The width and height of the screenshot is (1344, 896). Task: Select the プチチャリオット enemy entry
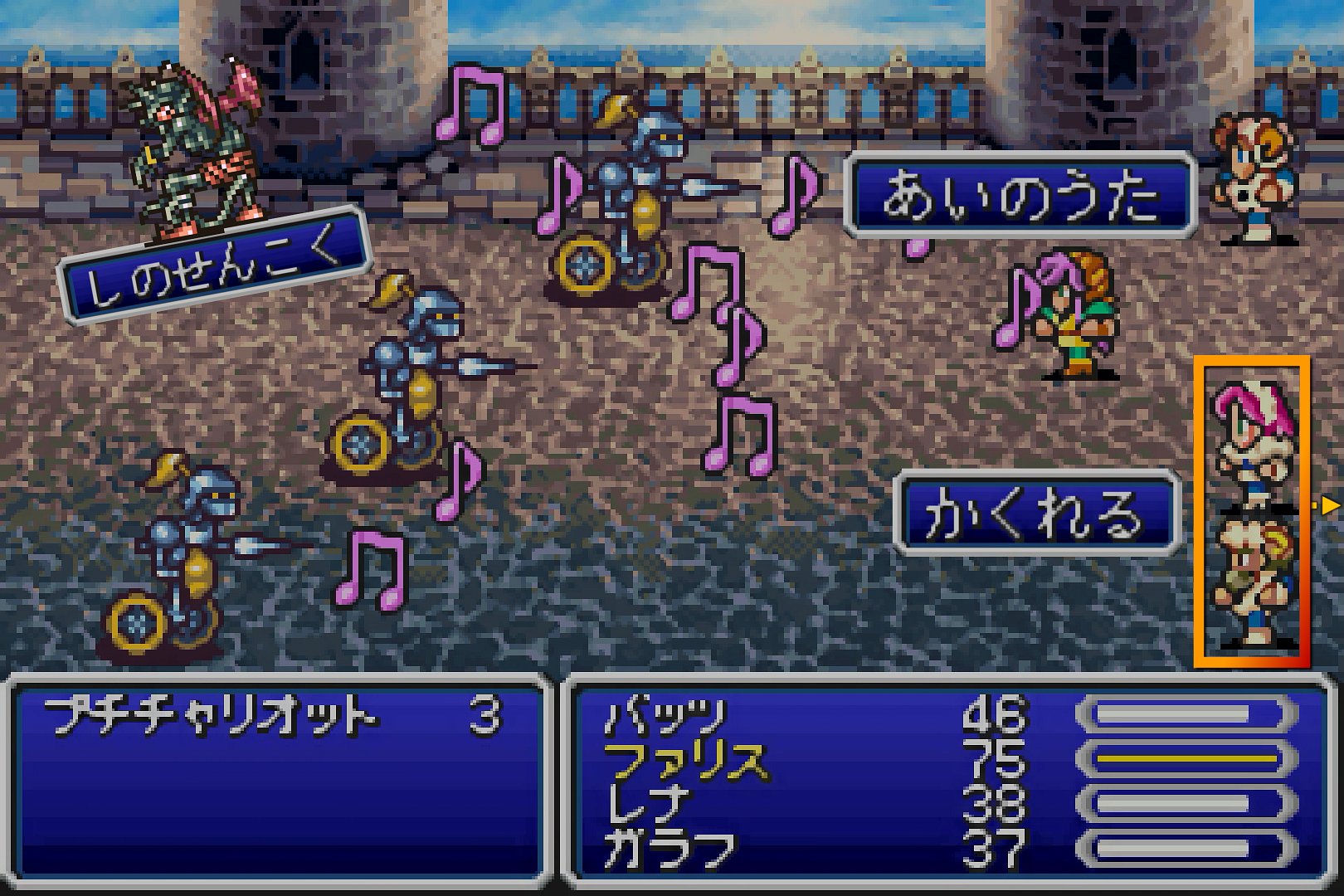point(211,716)
